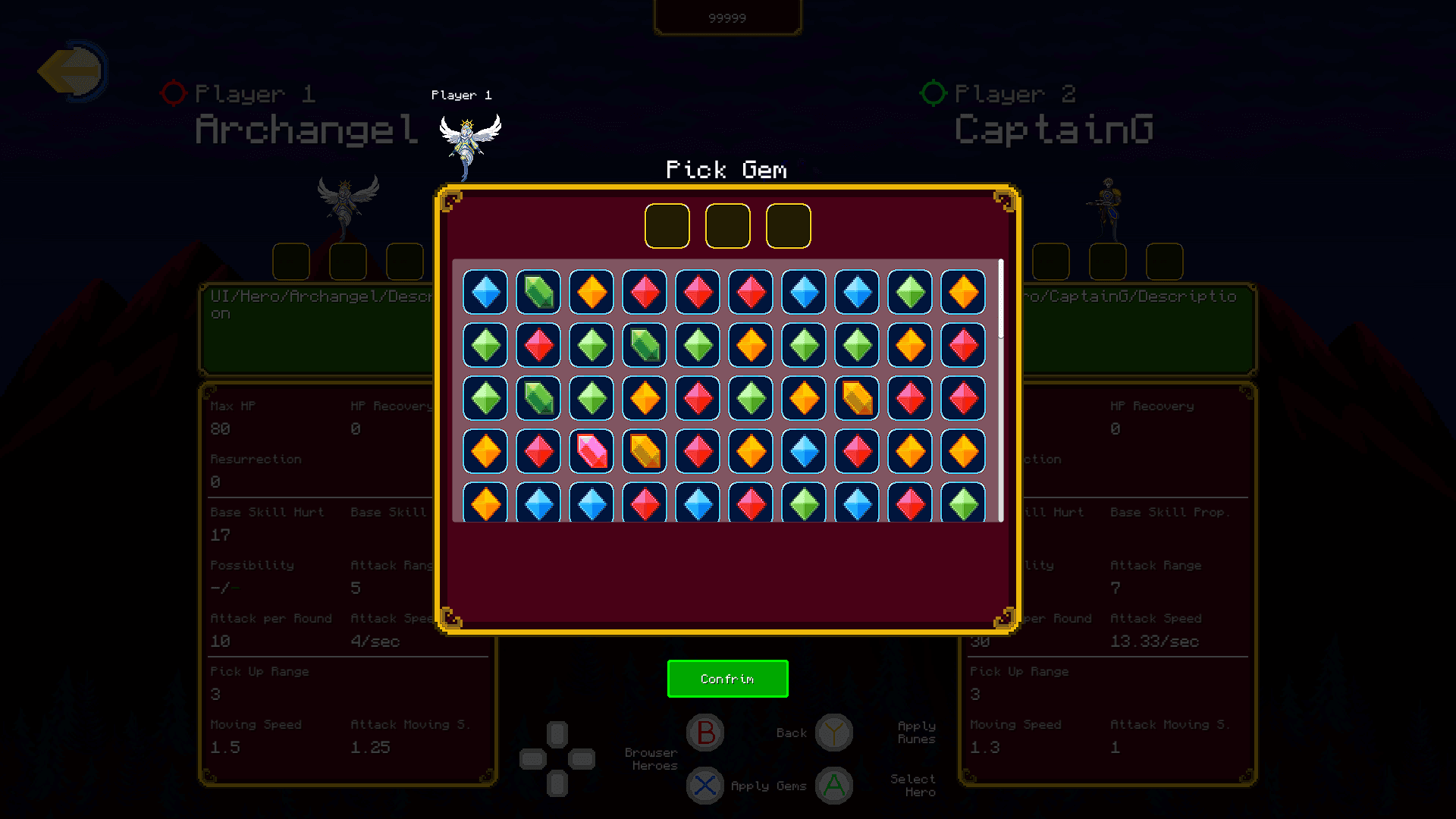
Task: Click the 99999 coin counter at the top
Action: coord(726,17)
